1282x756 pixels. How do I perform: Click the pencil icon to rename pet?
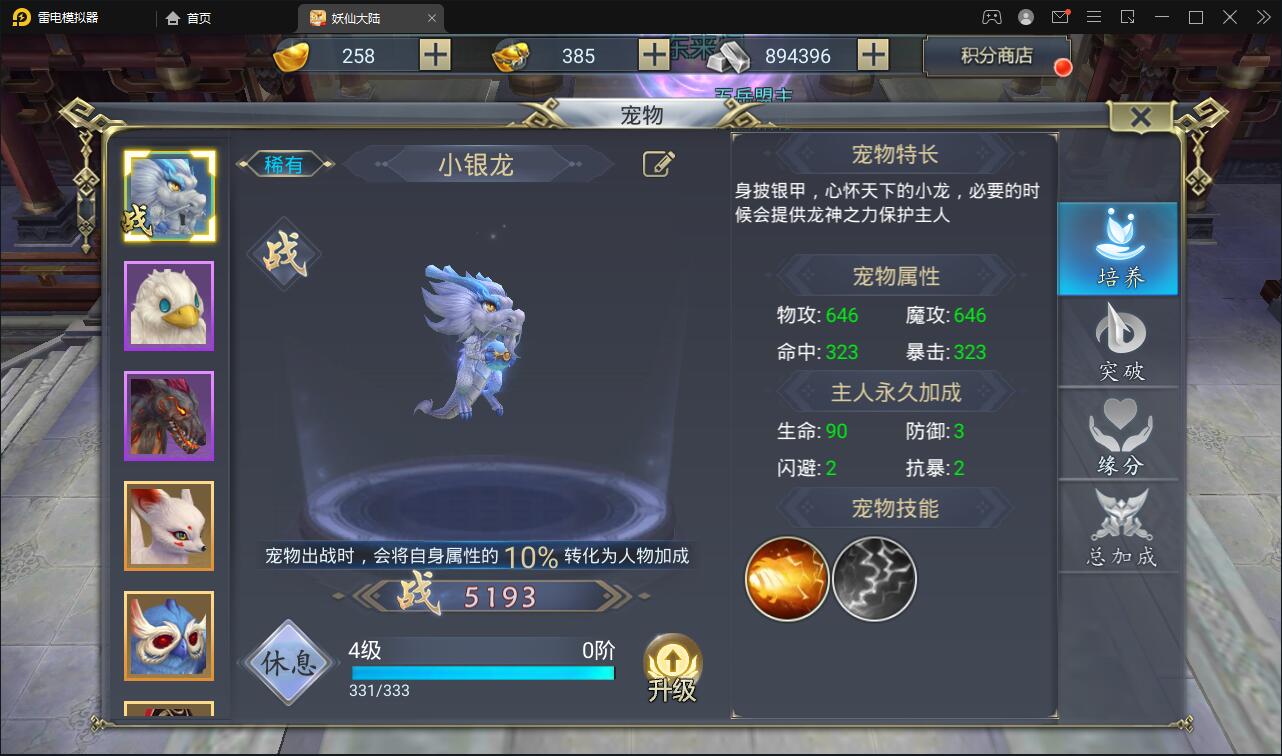(x=657, y=163)
